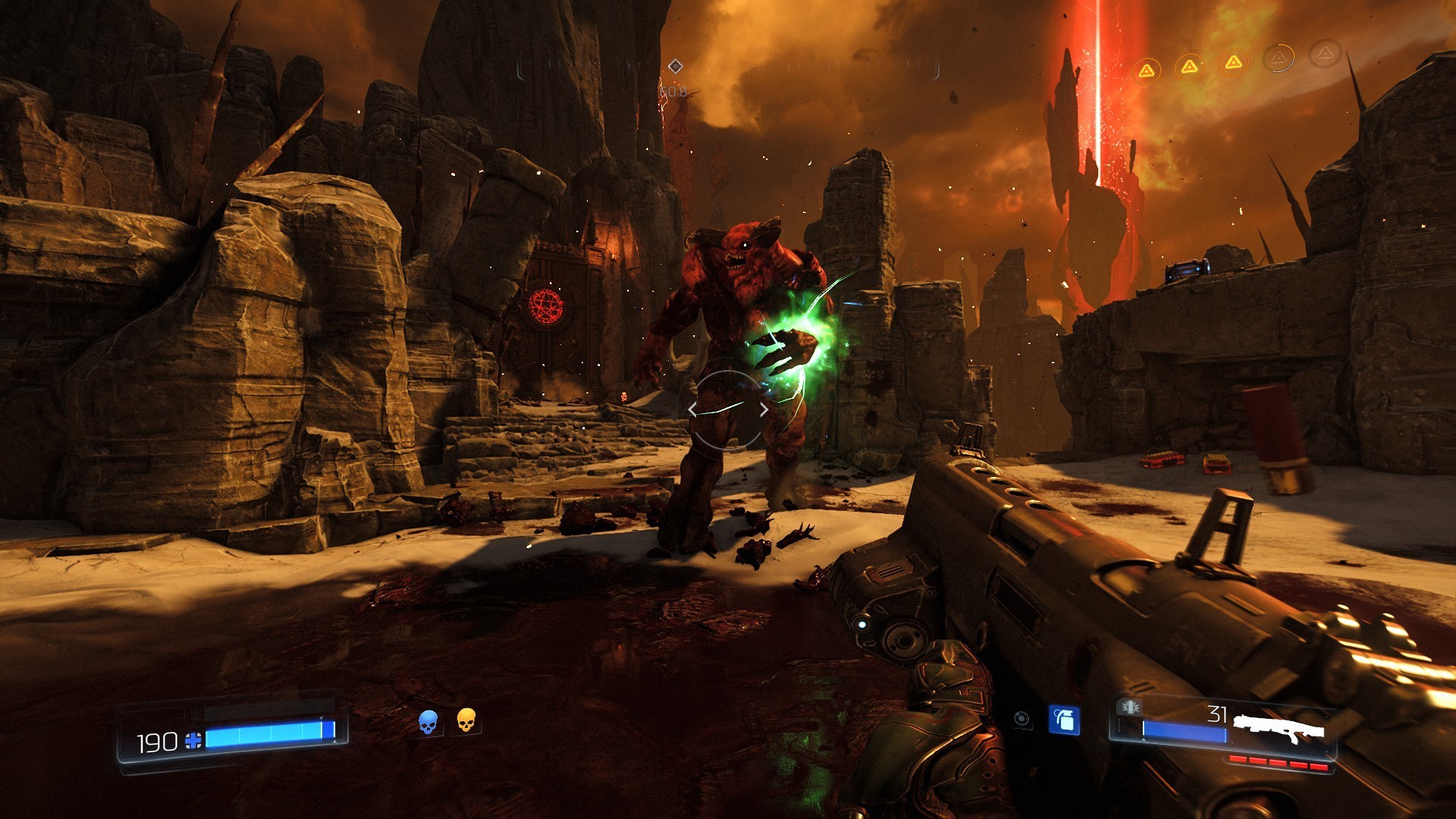Select the yellow skull key icon

[466, 720]
